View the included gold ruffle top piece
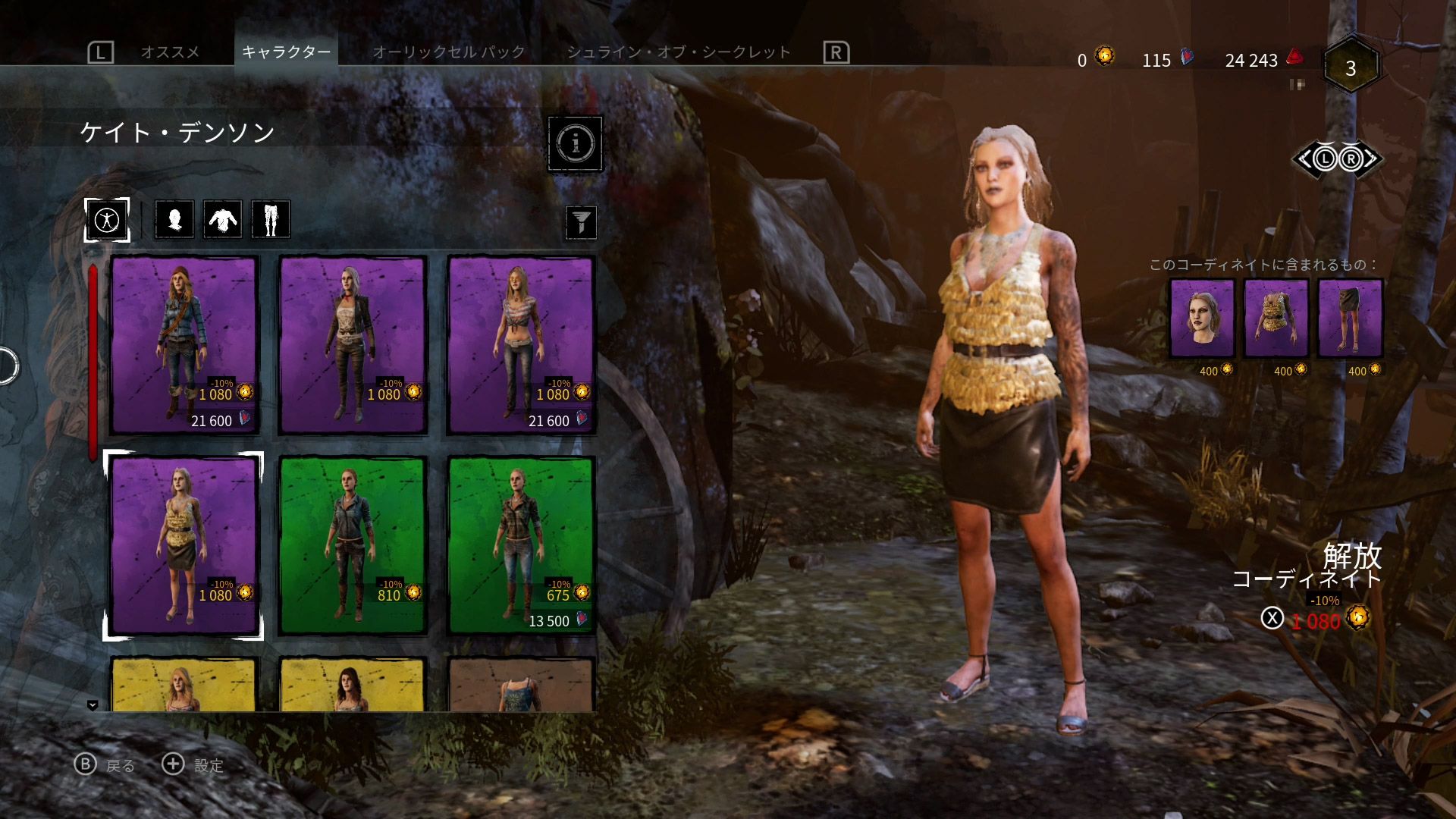 tap(1276, 318)
